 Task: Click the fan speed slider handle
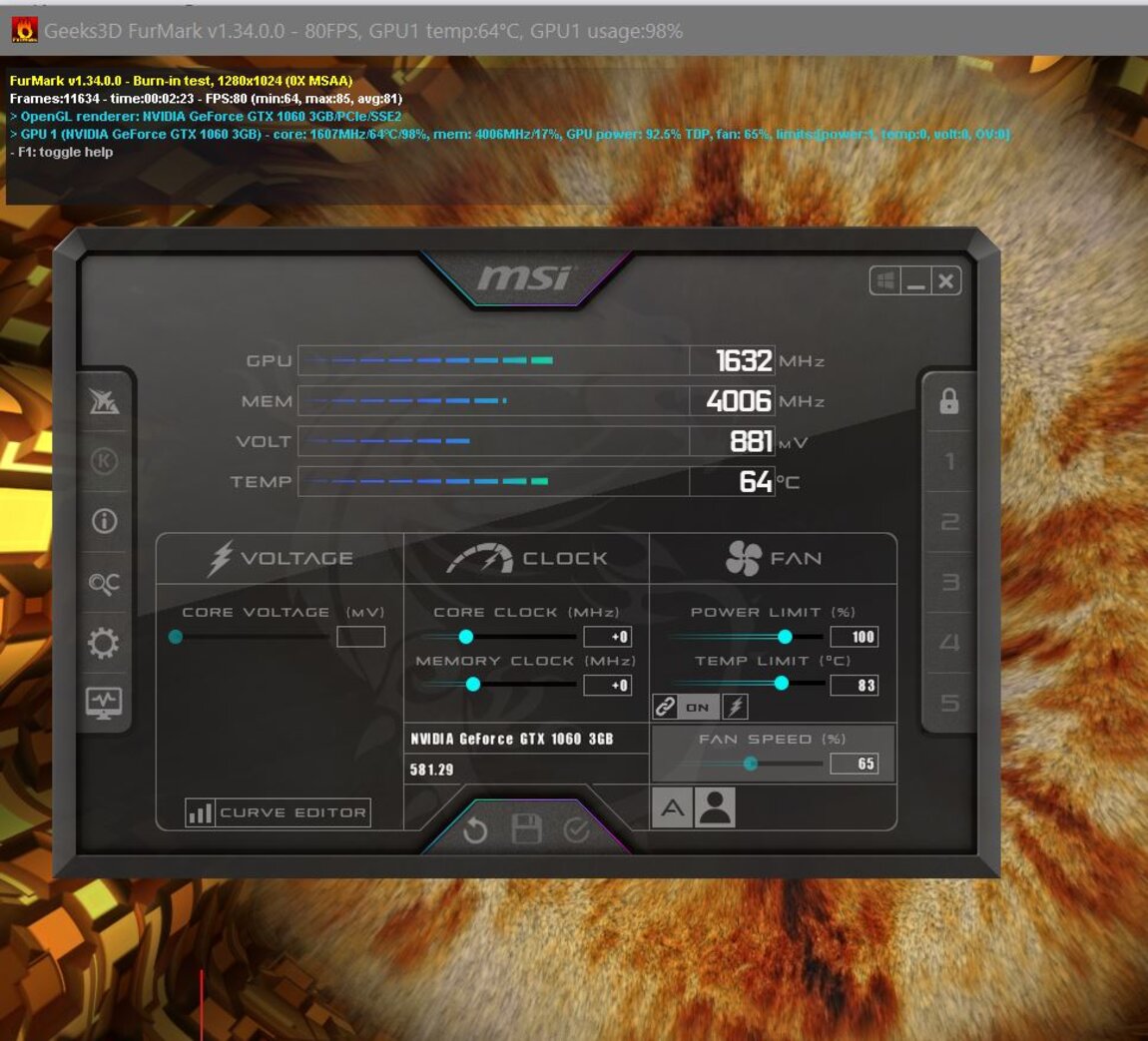click(751, 764)
